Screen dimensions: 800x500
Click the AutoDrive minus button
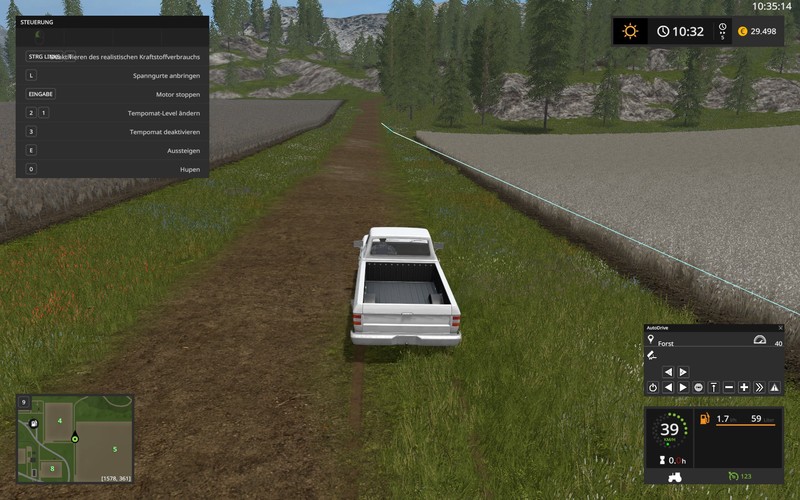point(729,387)
